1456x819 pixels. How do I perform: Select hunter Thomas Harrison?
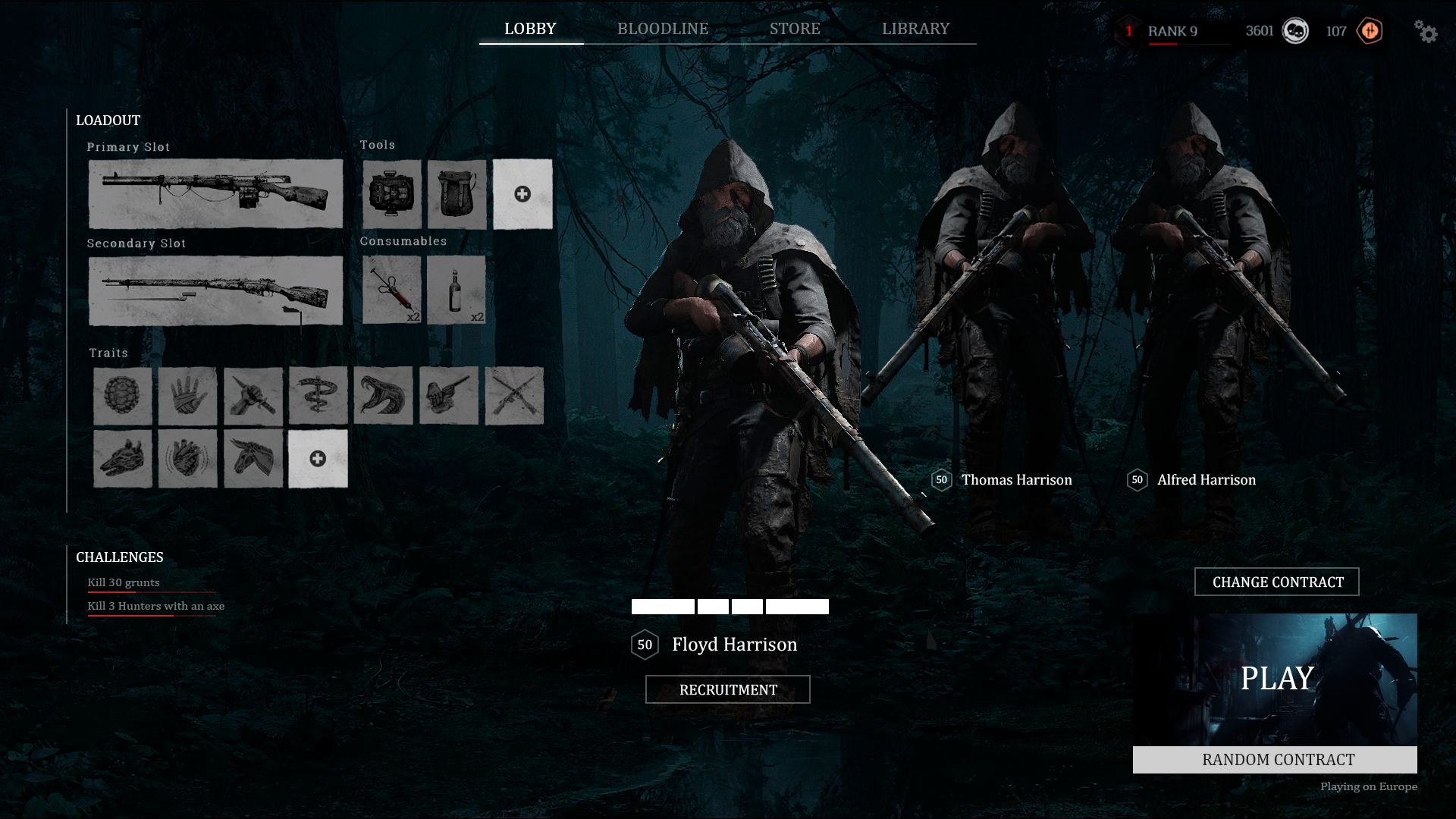pyautogui.click(x=1016, y=479)
